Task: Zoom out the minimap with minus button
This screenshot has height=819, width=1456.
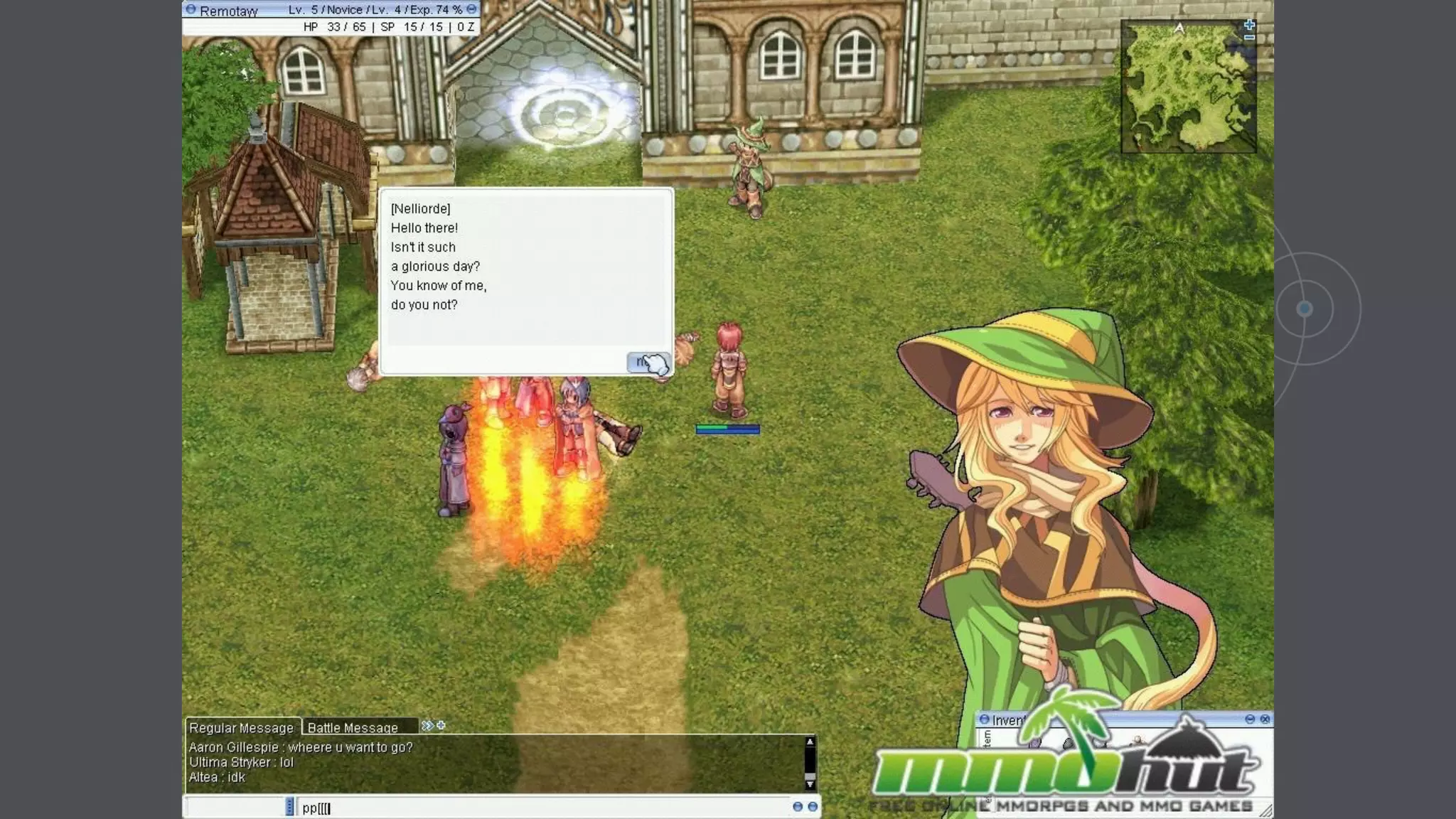Action: (1250, 38)
